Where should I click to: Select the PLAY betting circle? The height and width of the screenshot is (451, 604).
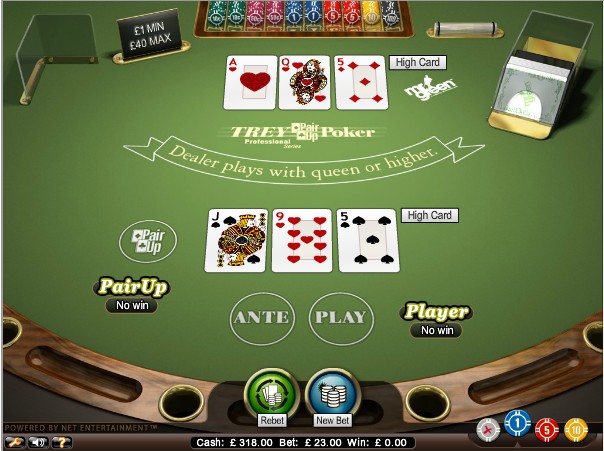click(340, 318)
